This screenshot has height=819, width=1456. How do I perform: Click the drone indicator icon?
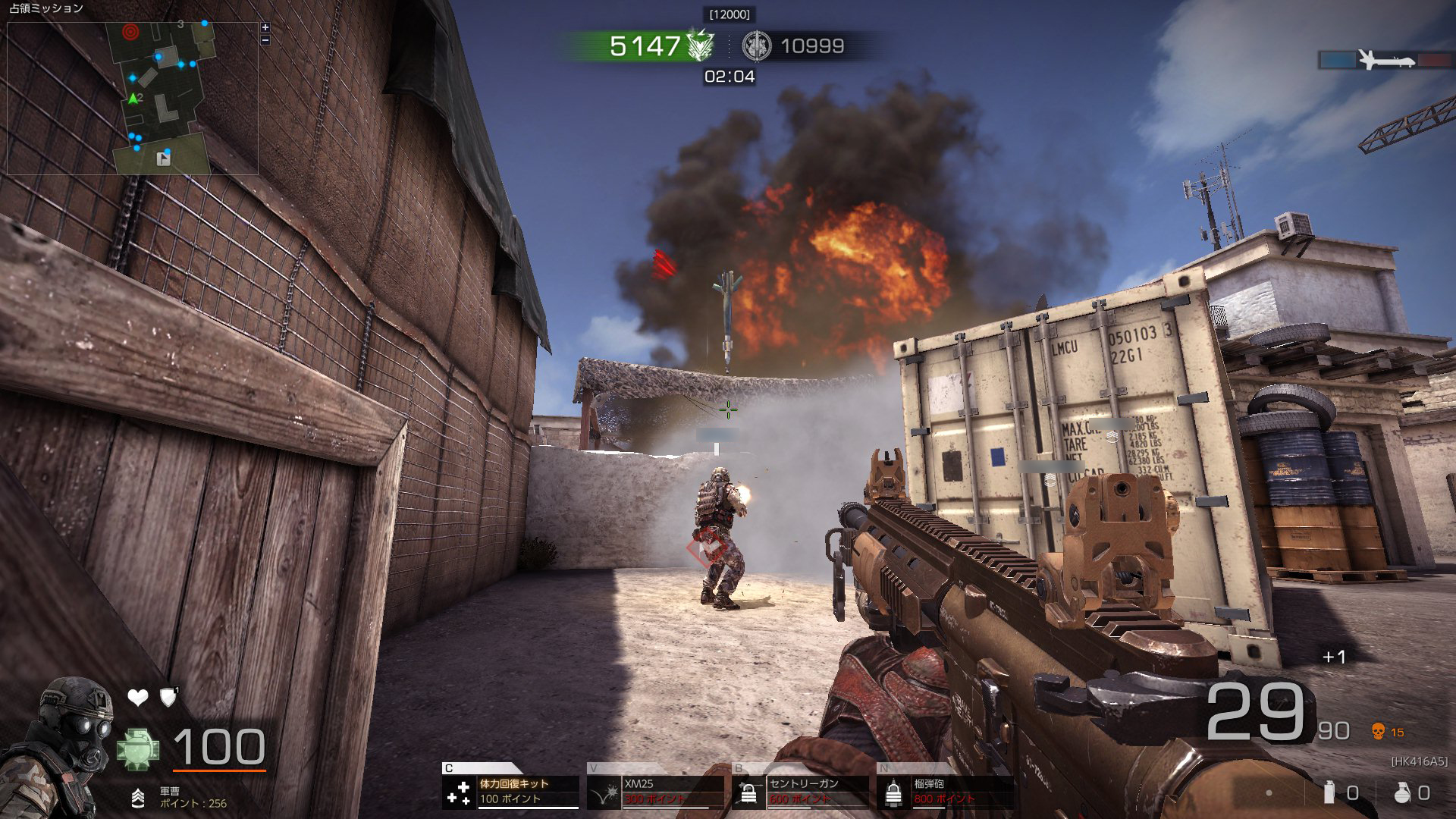pyautogui.click(x=1385, y=60)
